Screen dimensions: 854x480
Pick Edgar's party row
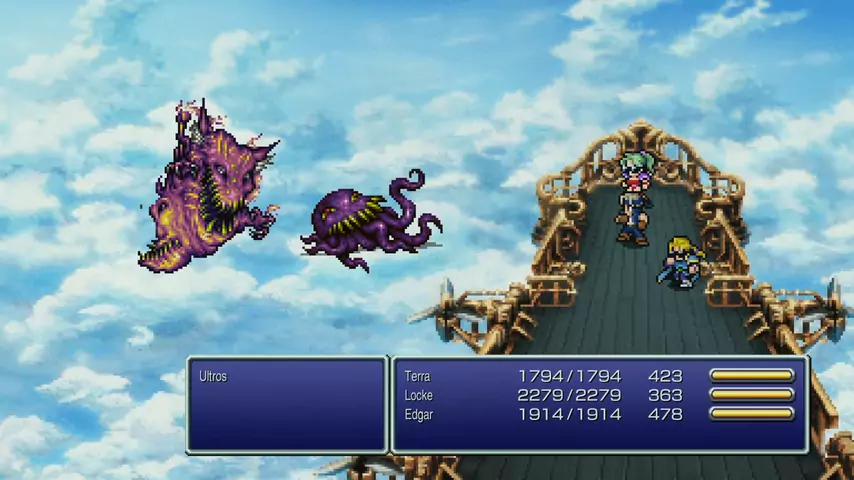(418, 413)
